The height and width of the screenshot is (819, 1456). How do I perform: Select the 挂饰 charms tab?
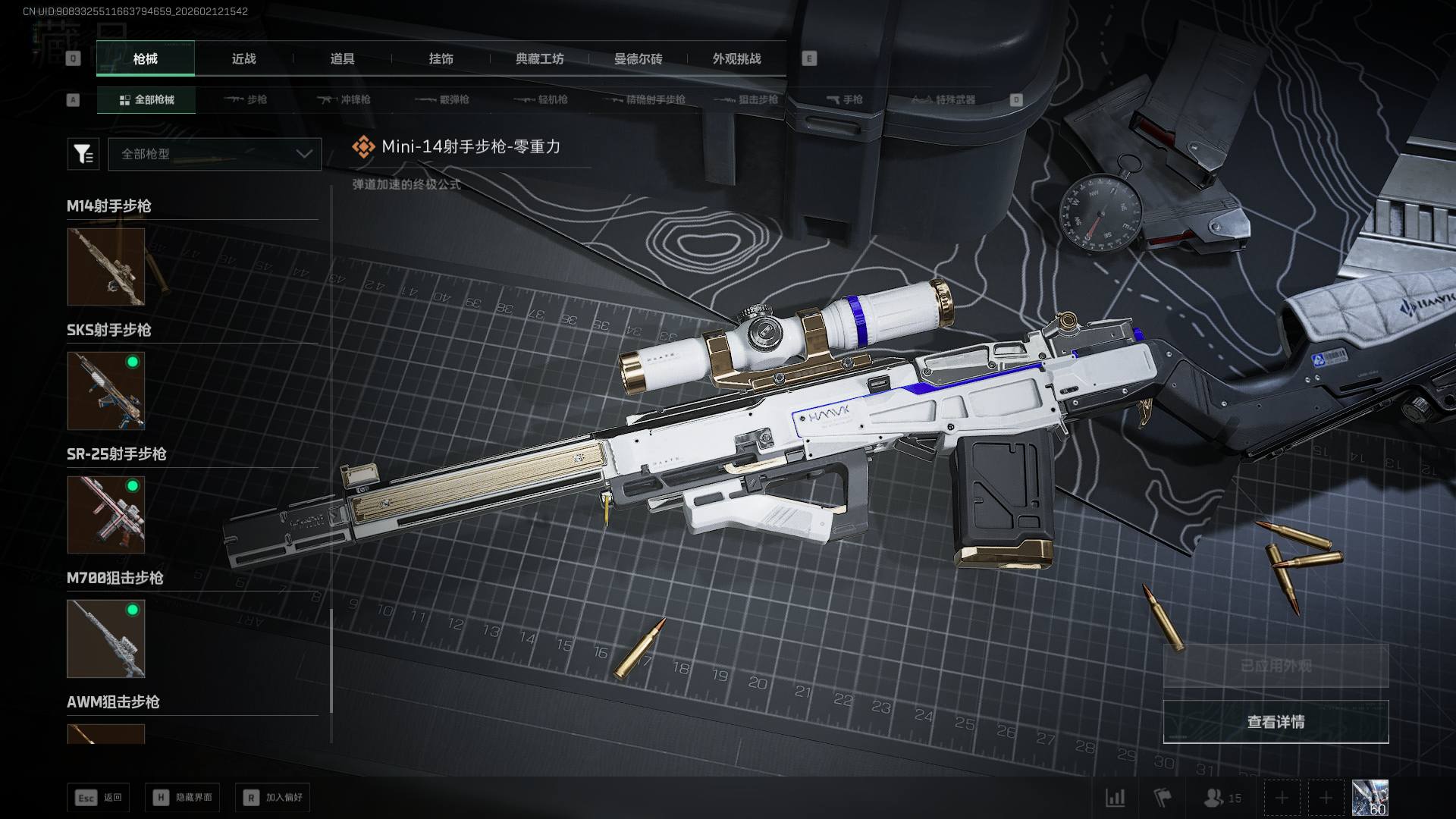coord(441,58)
